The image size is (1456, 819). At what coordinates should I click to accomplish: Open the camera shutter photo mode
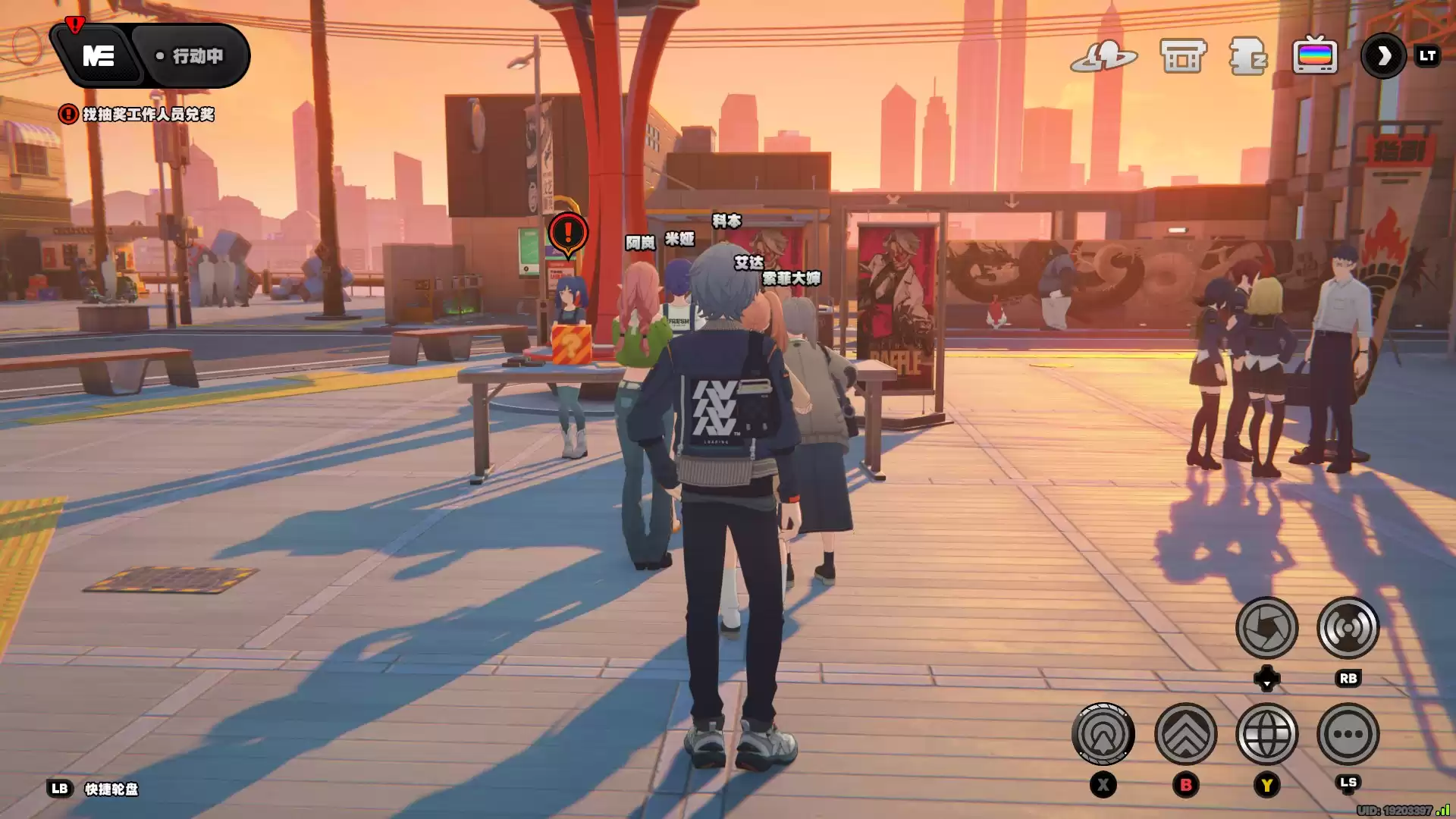point(1266,628)
